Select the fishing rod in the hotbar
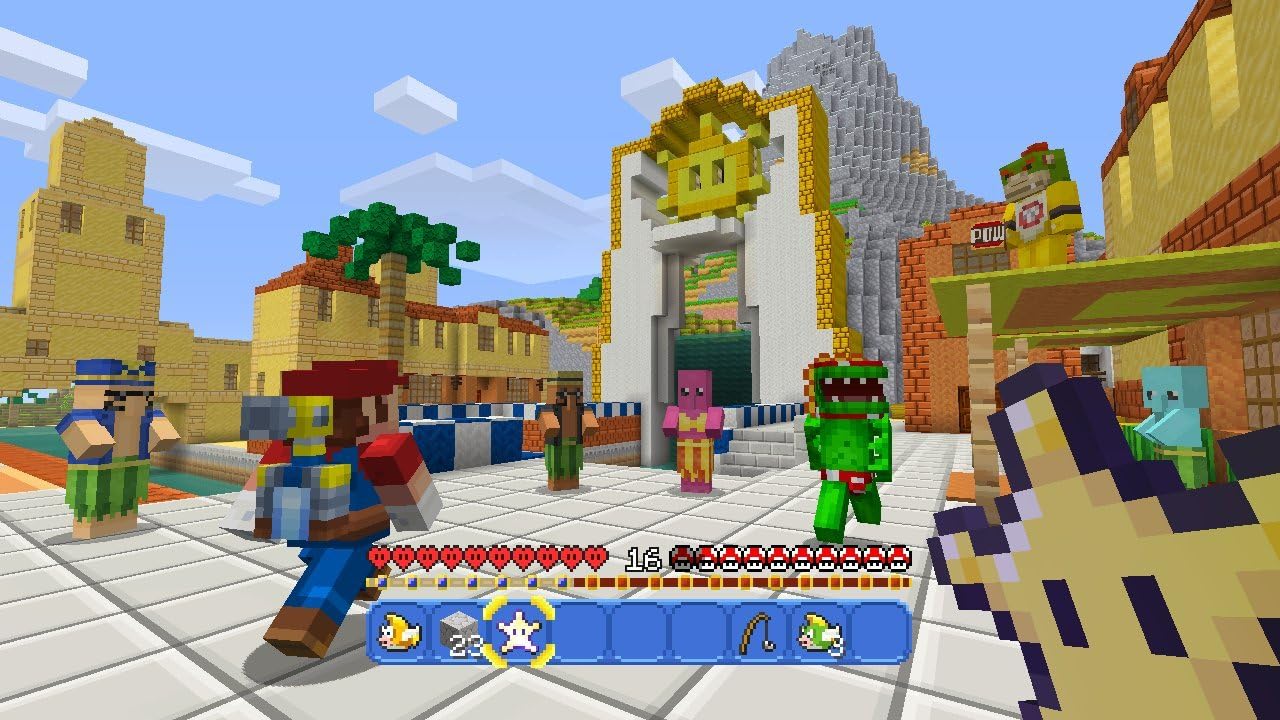This screenshot has width=1280, height=720. 754,632
